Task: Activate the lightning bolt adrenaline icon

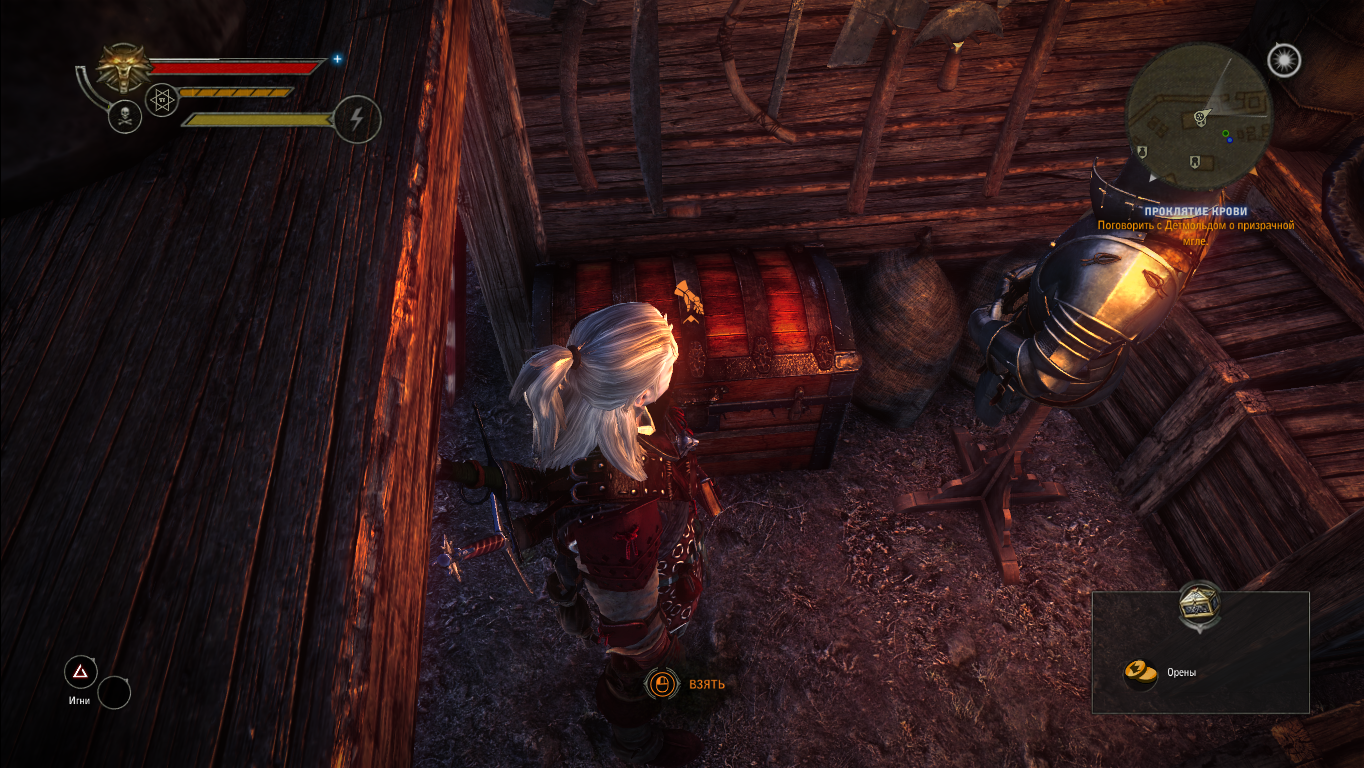Action: click(356, 119)
